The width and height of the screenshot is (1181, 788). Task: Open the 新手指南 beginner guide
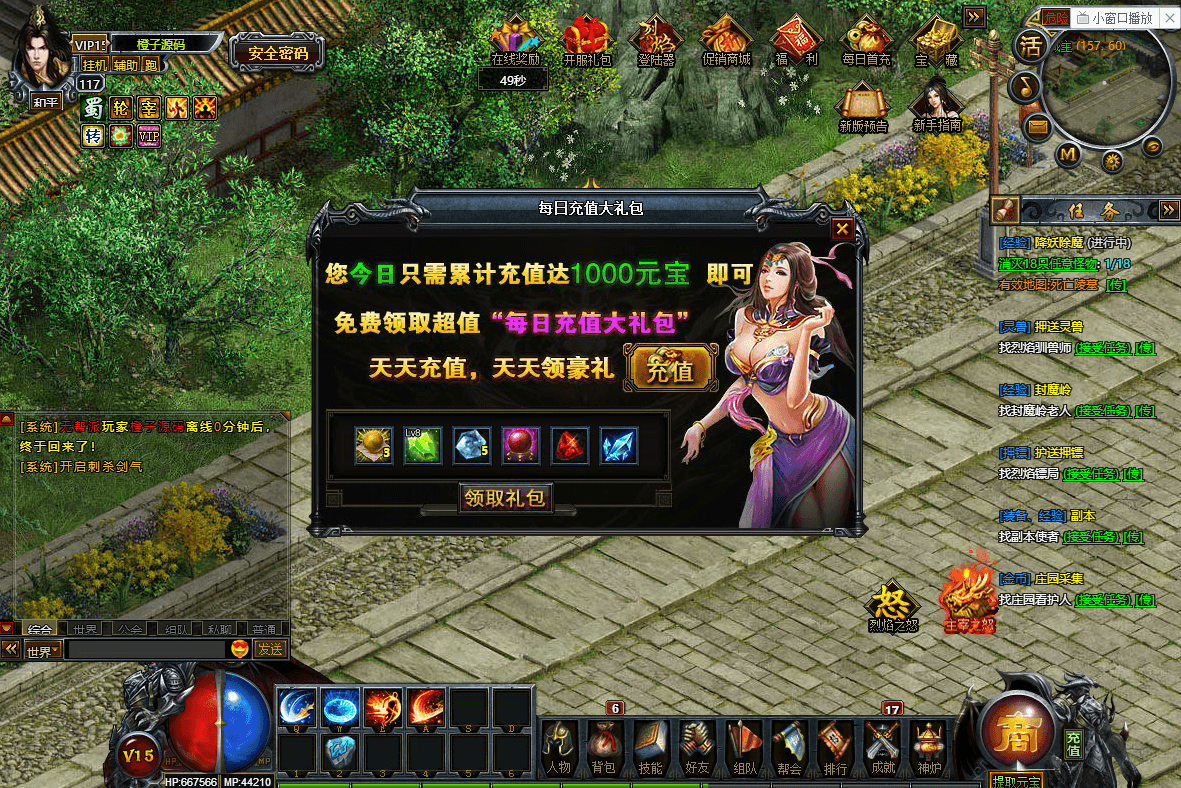point(937,106)
